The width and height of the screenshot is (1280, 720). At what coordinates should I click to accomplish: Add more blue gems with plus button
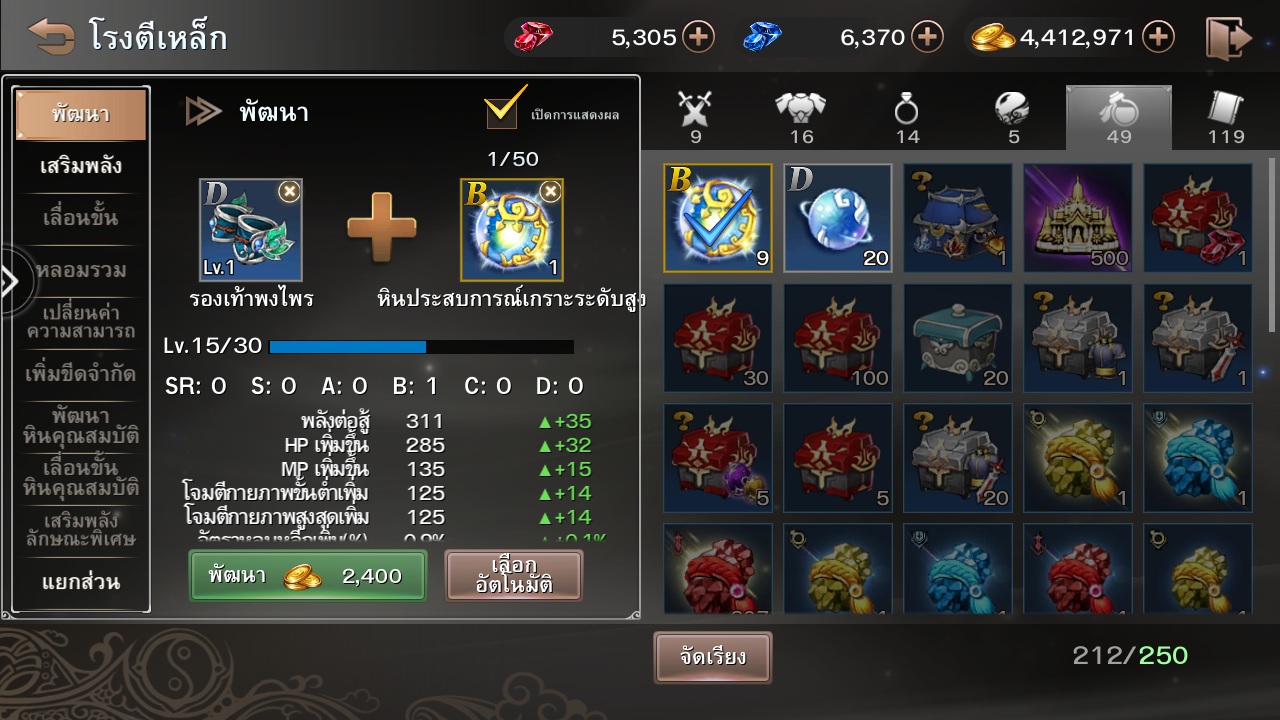click(x=927, y=38)
